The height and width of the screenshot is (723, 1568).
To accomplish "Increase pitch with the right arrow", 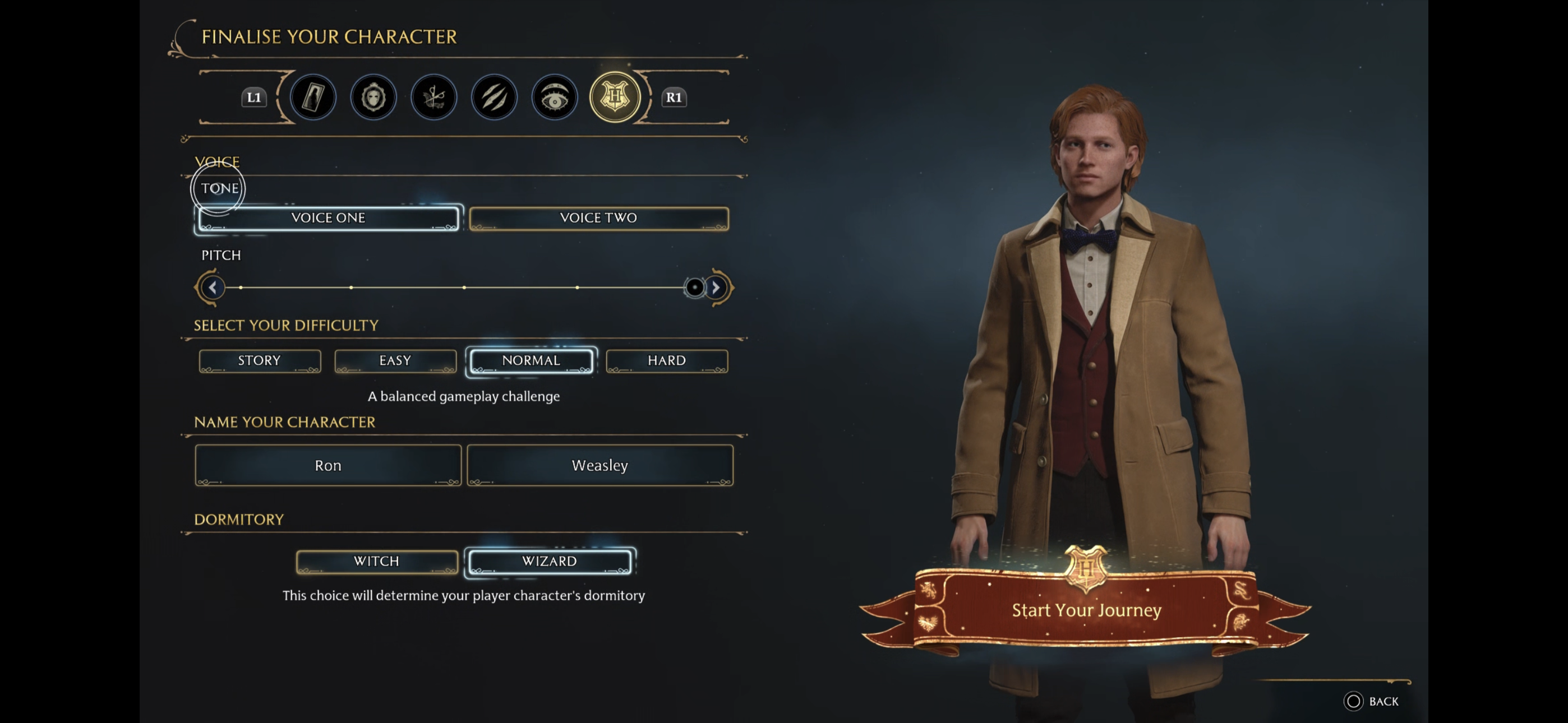I will click(x=716, y=288).
